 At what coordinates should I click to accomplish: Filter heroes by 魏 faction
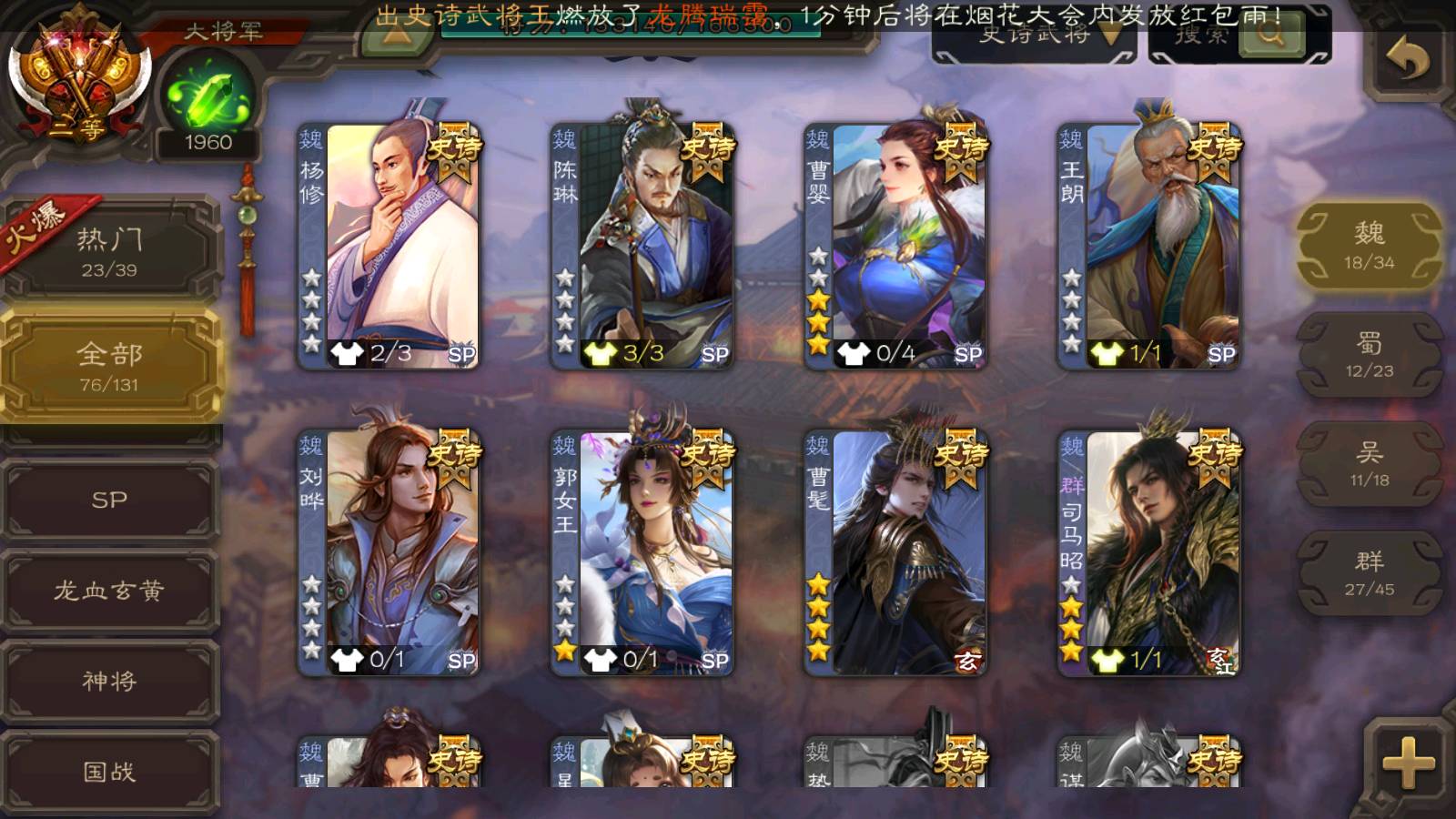pyautogui.click(x=1369, y=246)
